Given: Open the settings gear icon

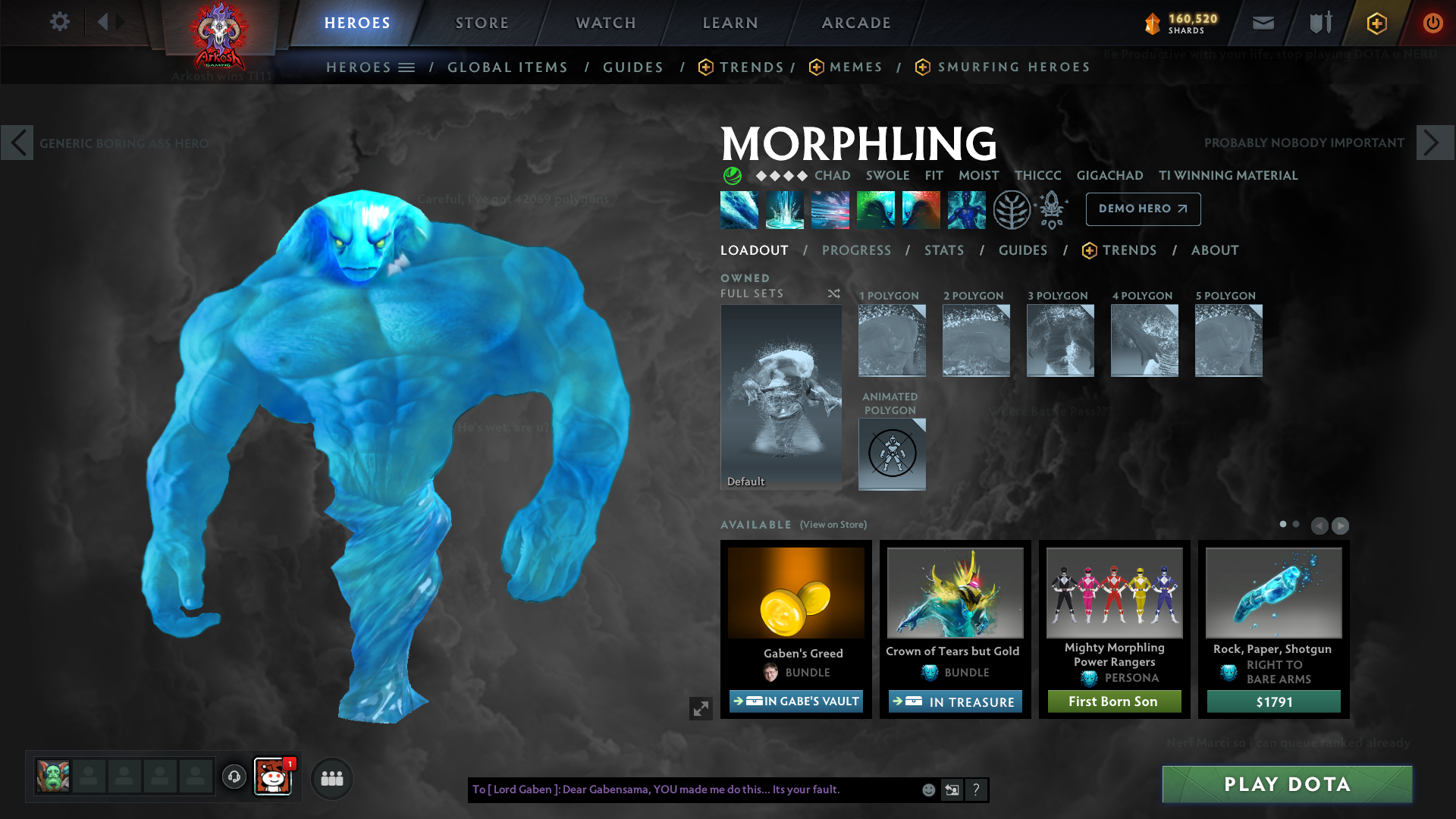Looking at the screenshot, I should [x=60, y=21].
